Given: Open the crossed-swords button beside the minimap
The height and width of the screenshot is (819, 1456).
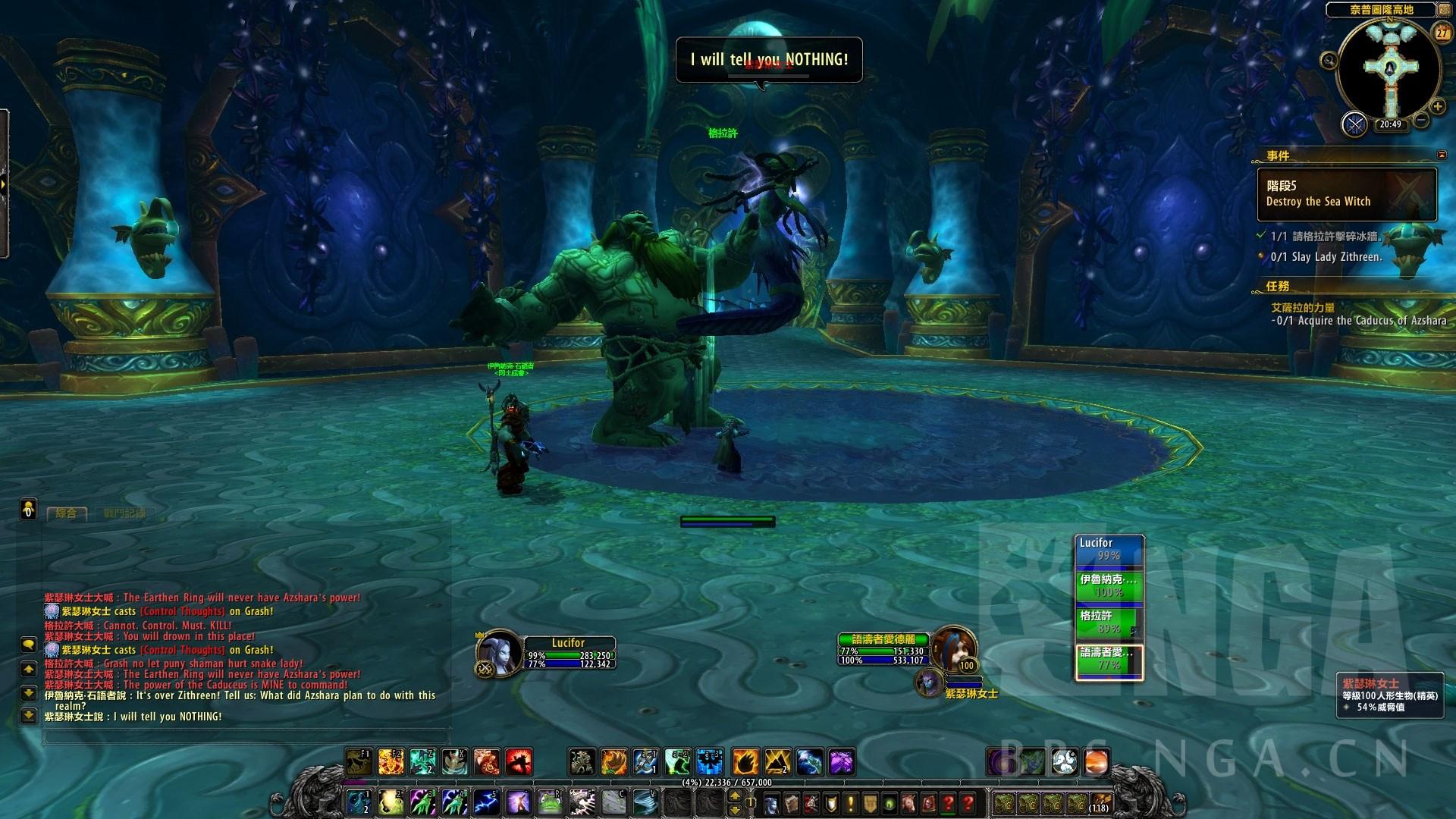Looking at the screenshot, I should coord(1354,124).
